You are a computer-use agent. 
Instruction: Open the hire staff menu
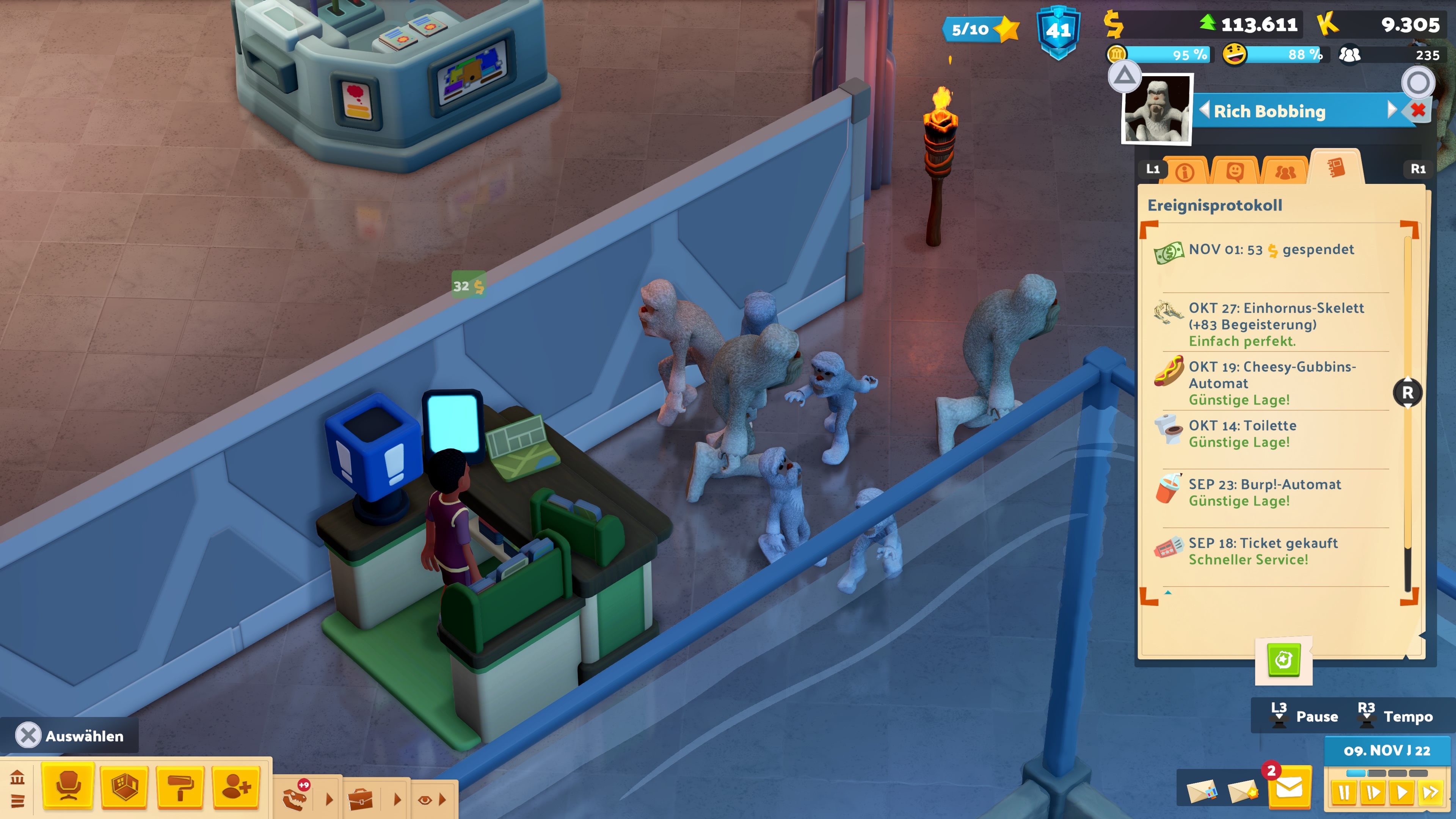[236, 787]
